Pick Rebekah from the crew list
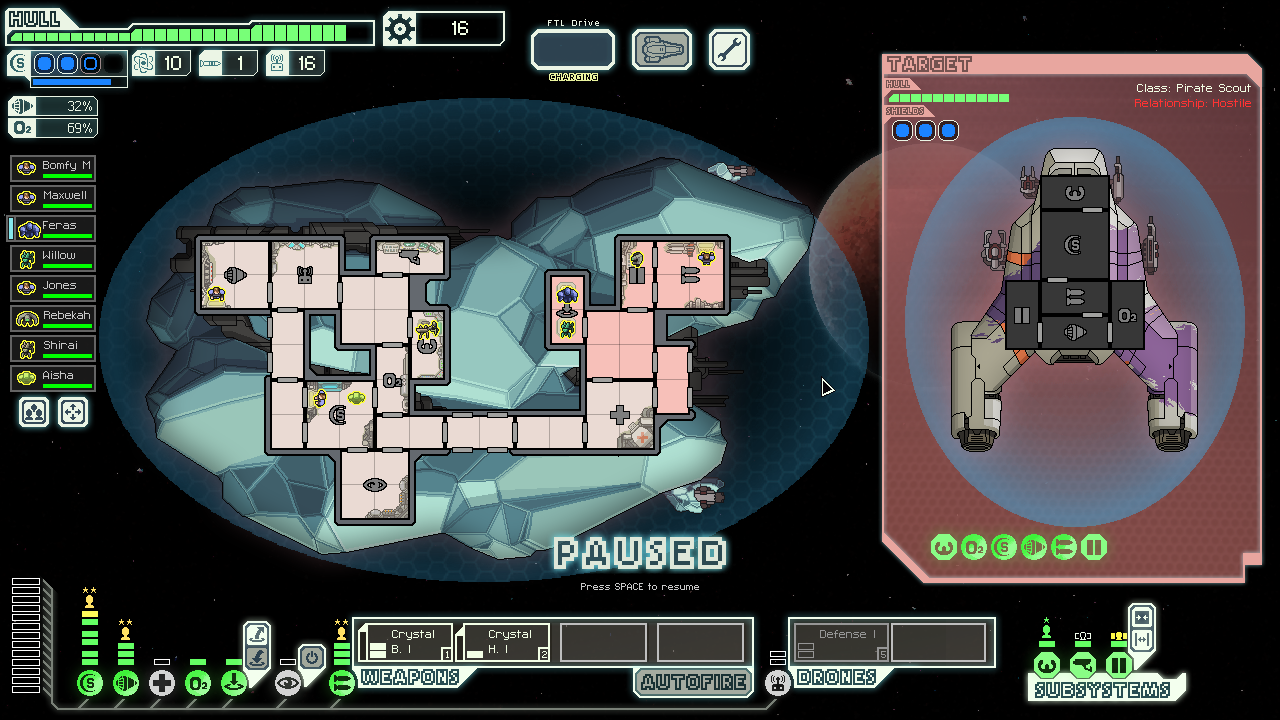Screen dimensions: 1280x720 pos(53,318)
